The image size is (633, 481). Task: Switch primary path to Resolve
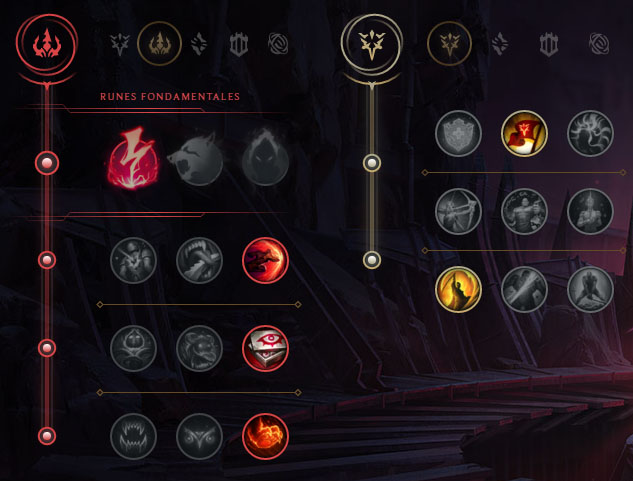(x=239, y=43)
